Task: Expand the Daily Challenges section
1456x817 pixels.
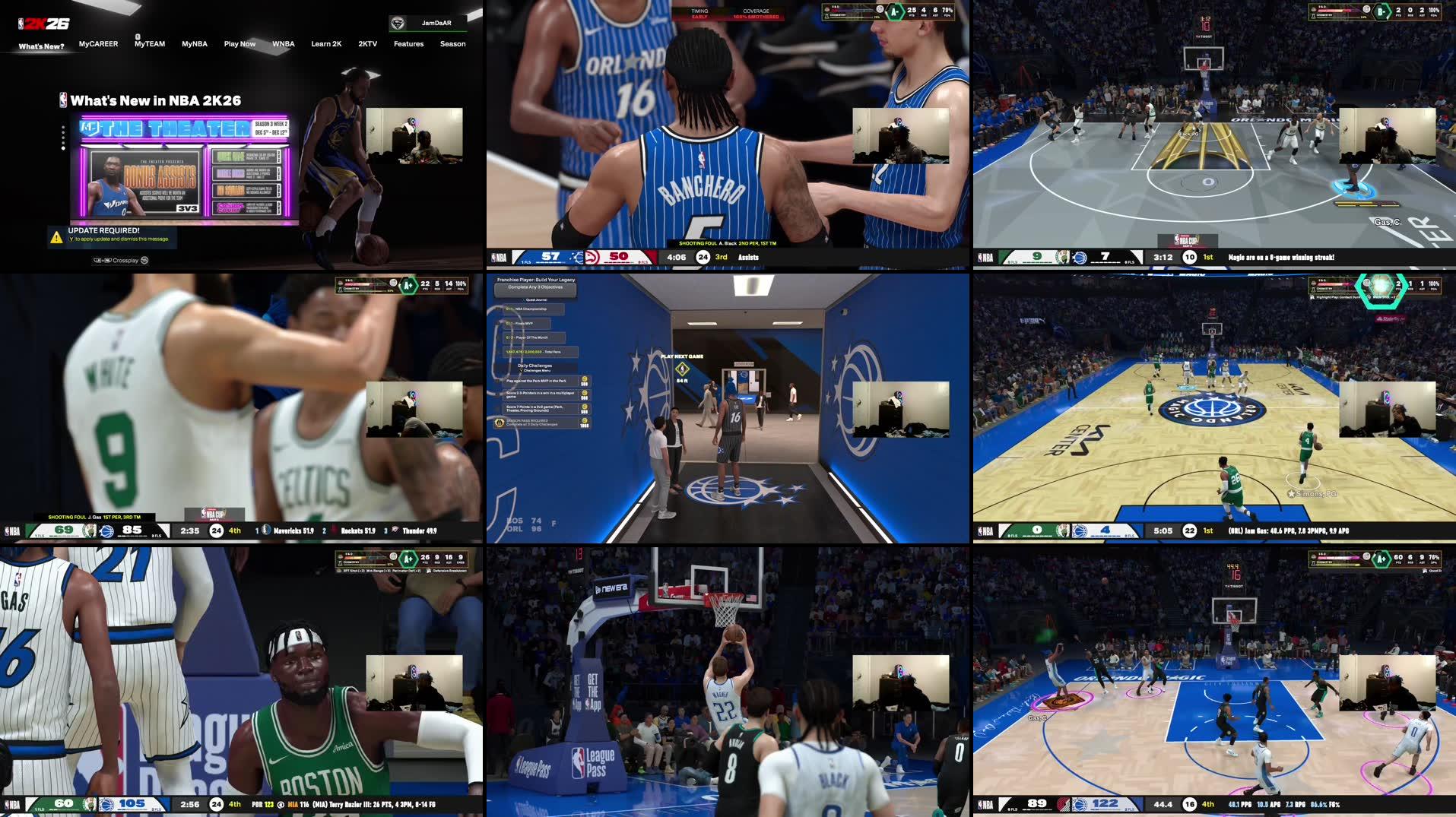Action: 535,366
